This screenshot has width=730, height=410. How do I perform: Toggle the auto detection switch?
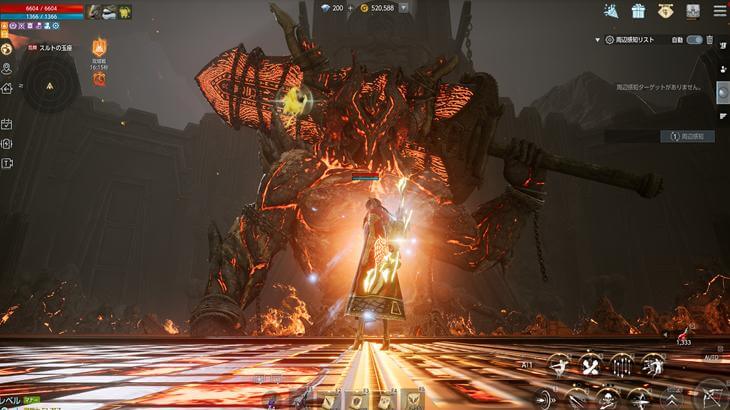tap(694, 40)
